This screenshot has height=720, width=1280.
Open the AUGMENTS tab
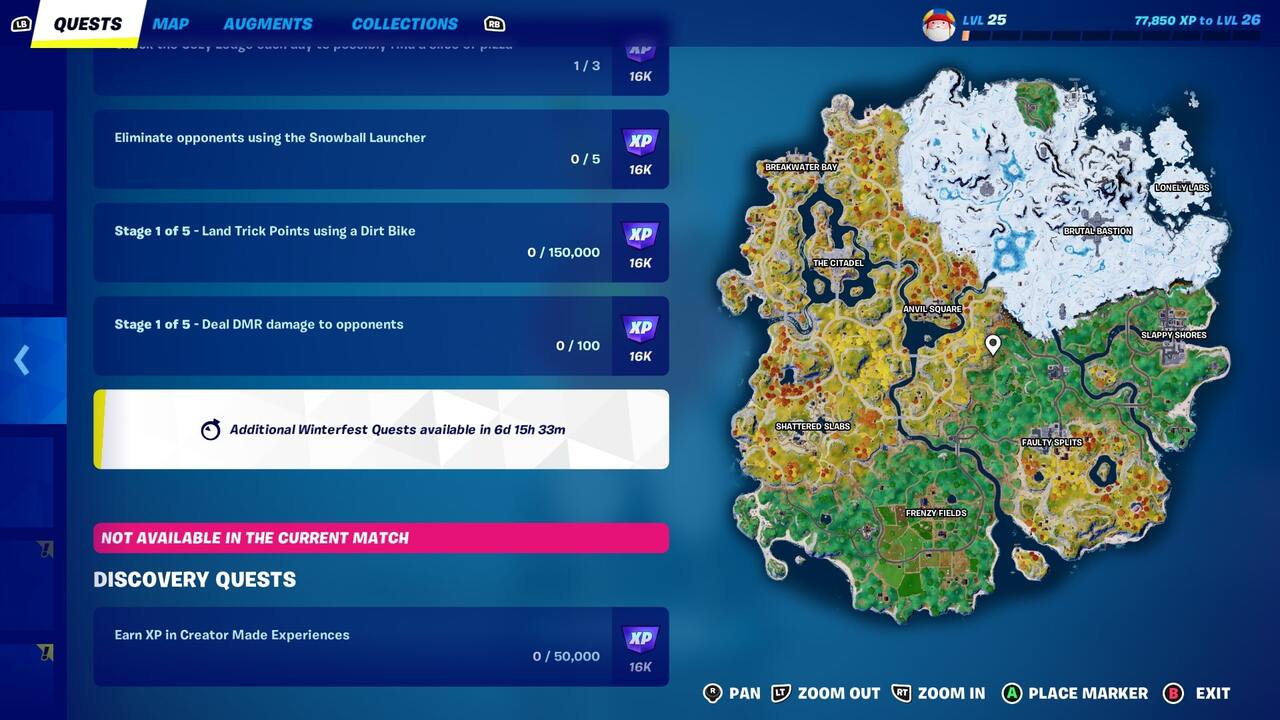point(267,23)
